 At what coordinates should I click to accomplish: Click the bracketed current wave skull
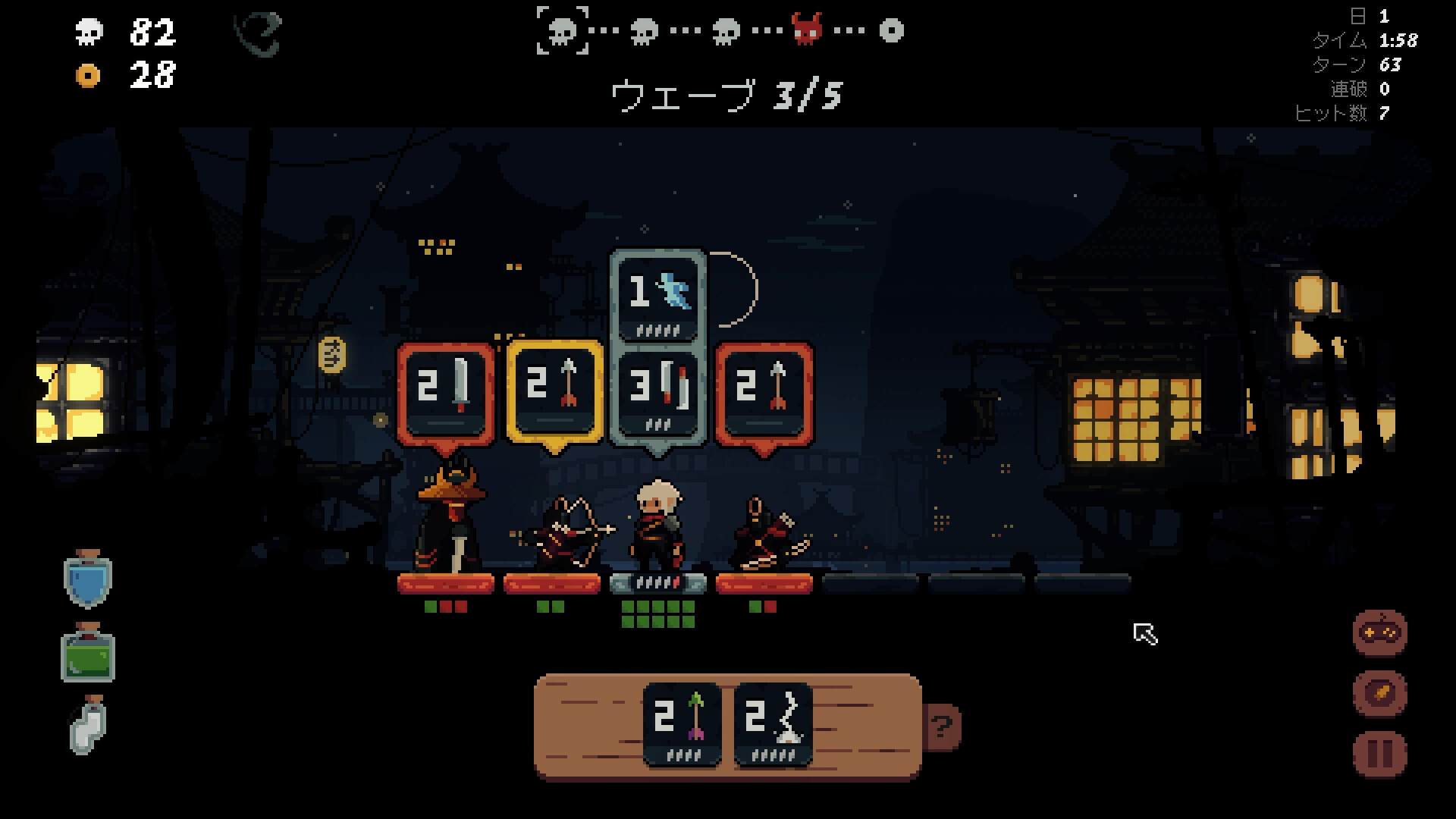click(x=563, y=30)
